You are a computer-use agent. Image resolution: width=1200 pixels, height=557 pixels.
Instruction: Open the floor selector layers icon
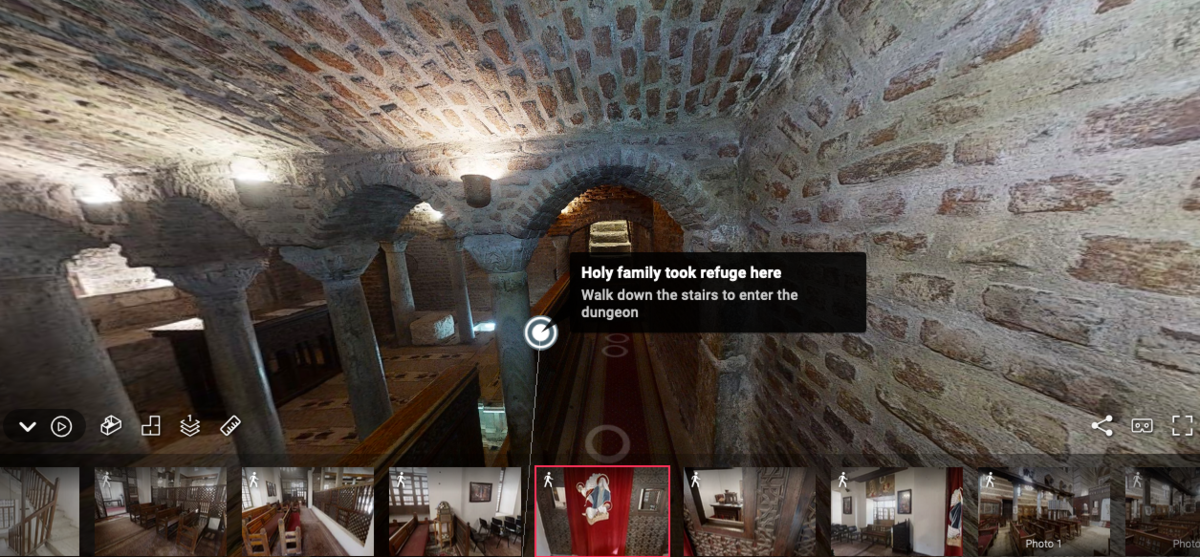click(x=190, y=427)
